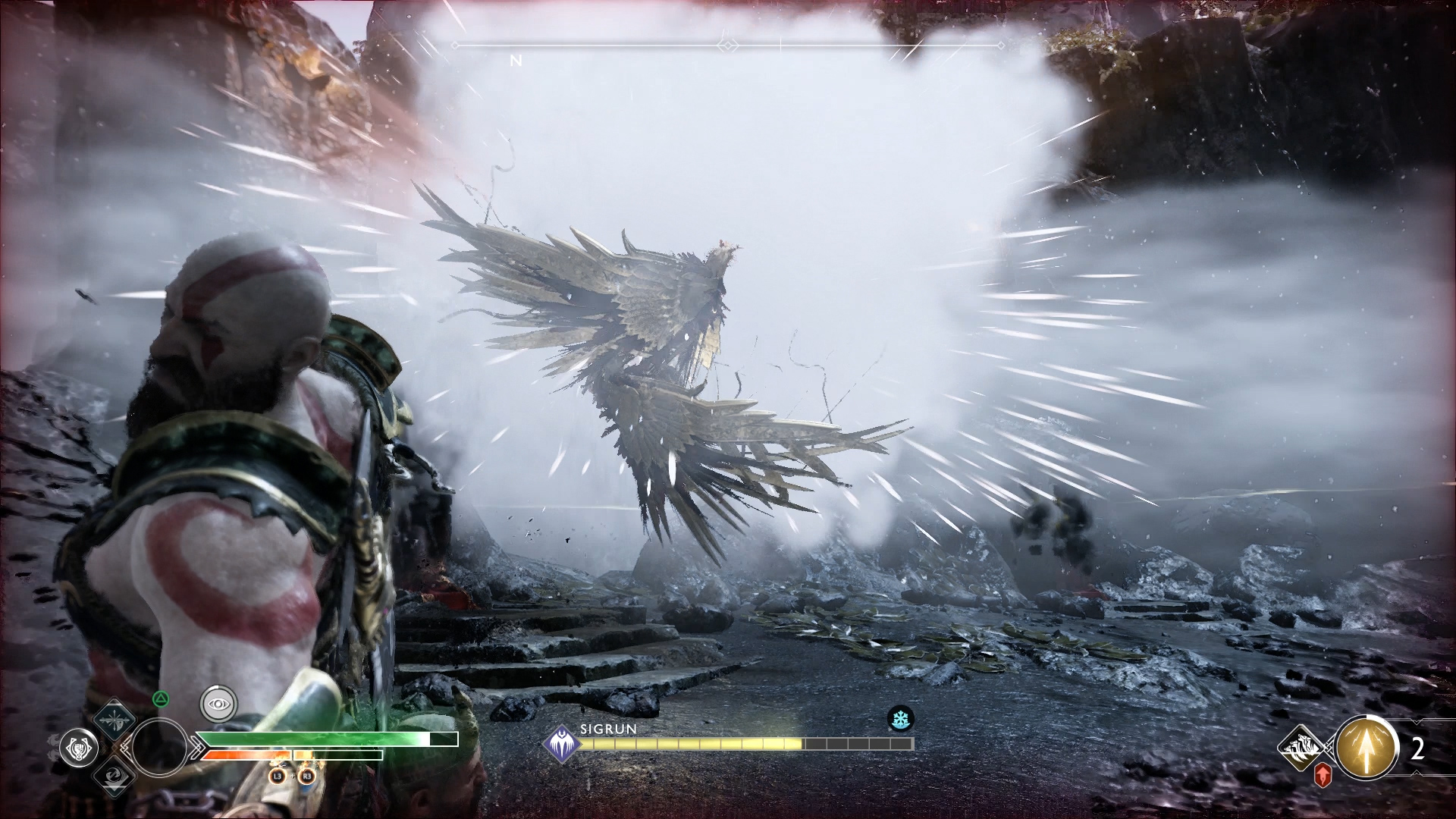Image resolution: width=1456 pixels, height=819 pixels.
Task: Open the circular weapon wheel ring
Action: click(160, 748)
